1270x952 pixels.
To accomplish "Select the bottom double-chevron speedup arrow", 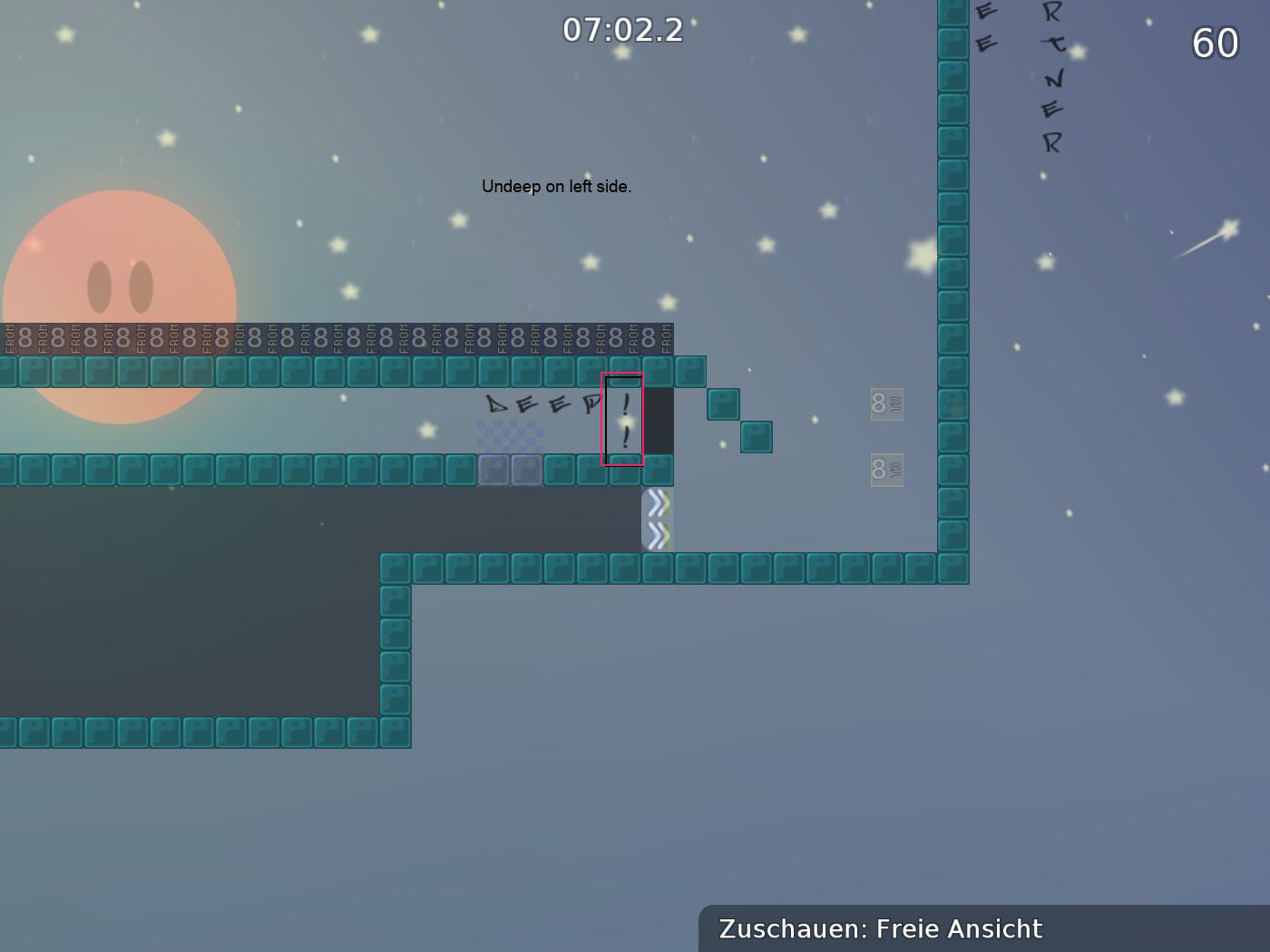I will click(x=657, y=534).
